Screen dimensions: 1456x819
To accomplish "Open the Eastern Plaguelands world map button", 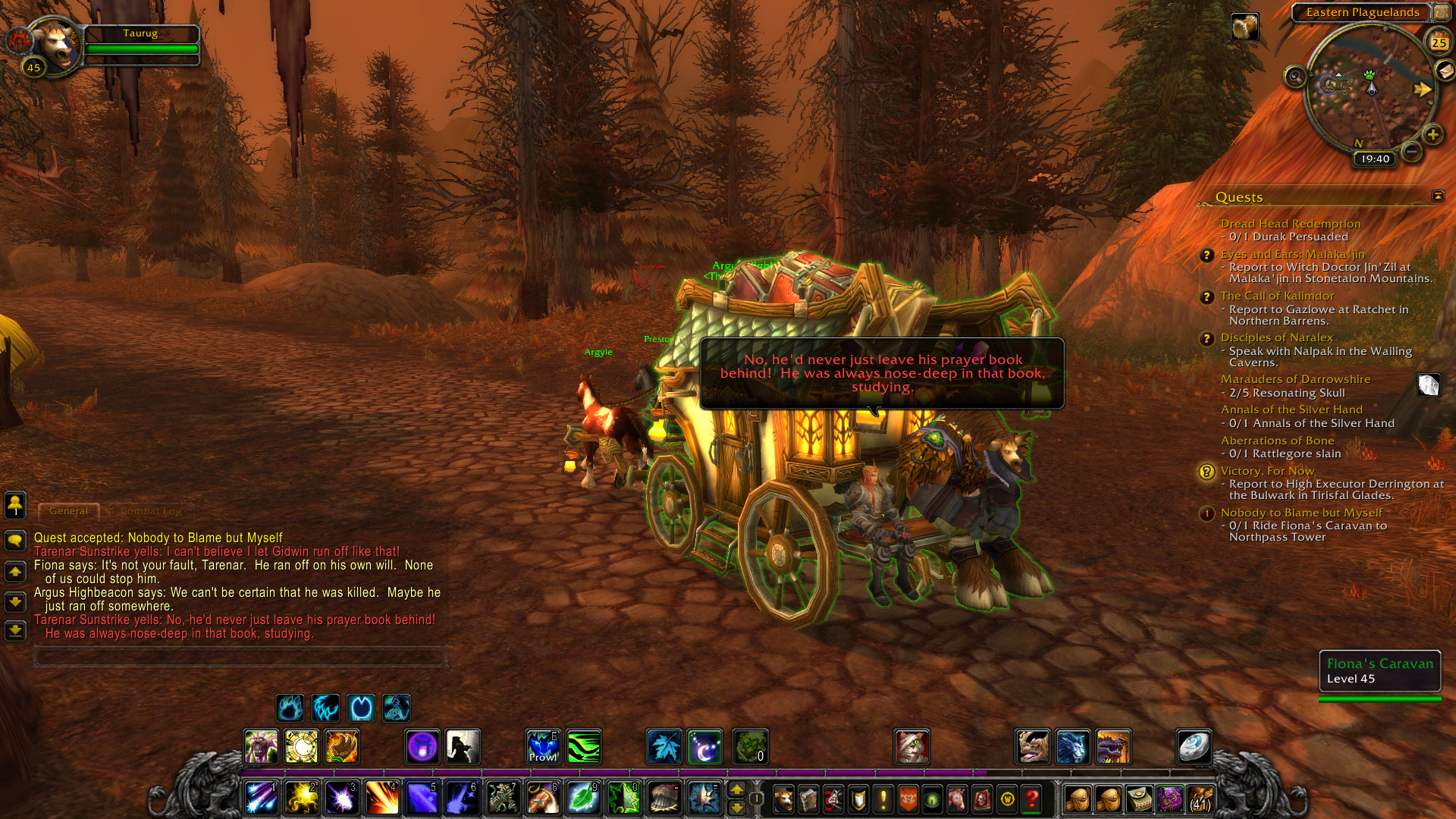I will pos(1440,12).
